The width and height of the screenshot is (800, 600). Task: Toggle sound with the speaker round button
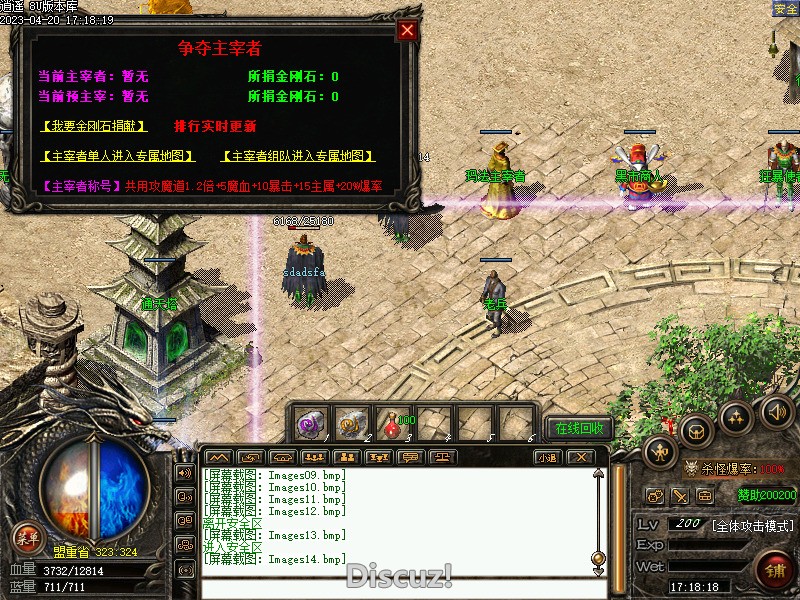click(x=776, y=410)
